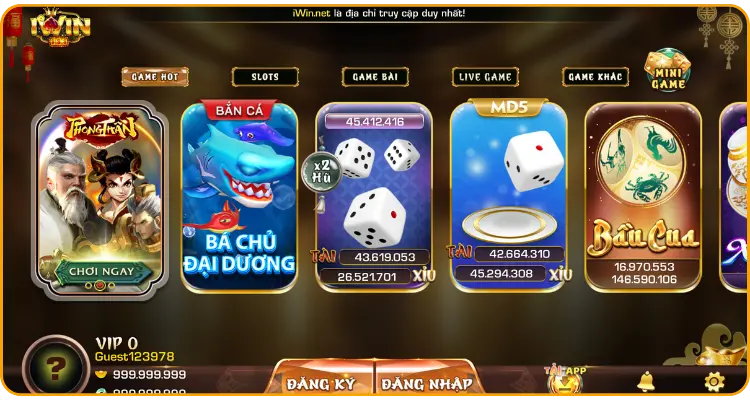Click the Chơi Ngay button
The image size is (750, 400).
97,270
